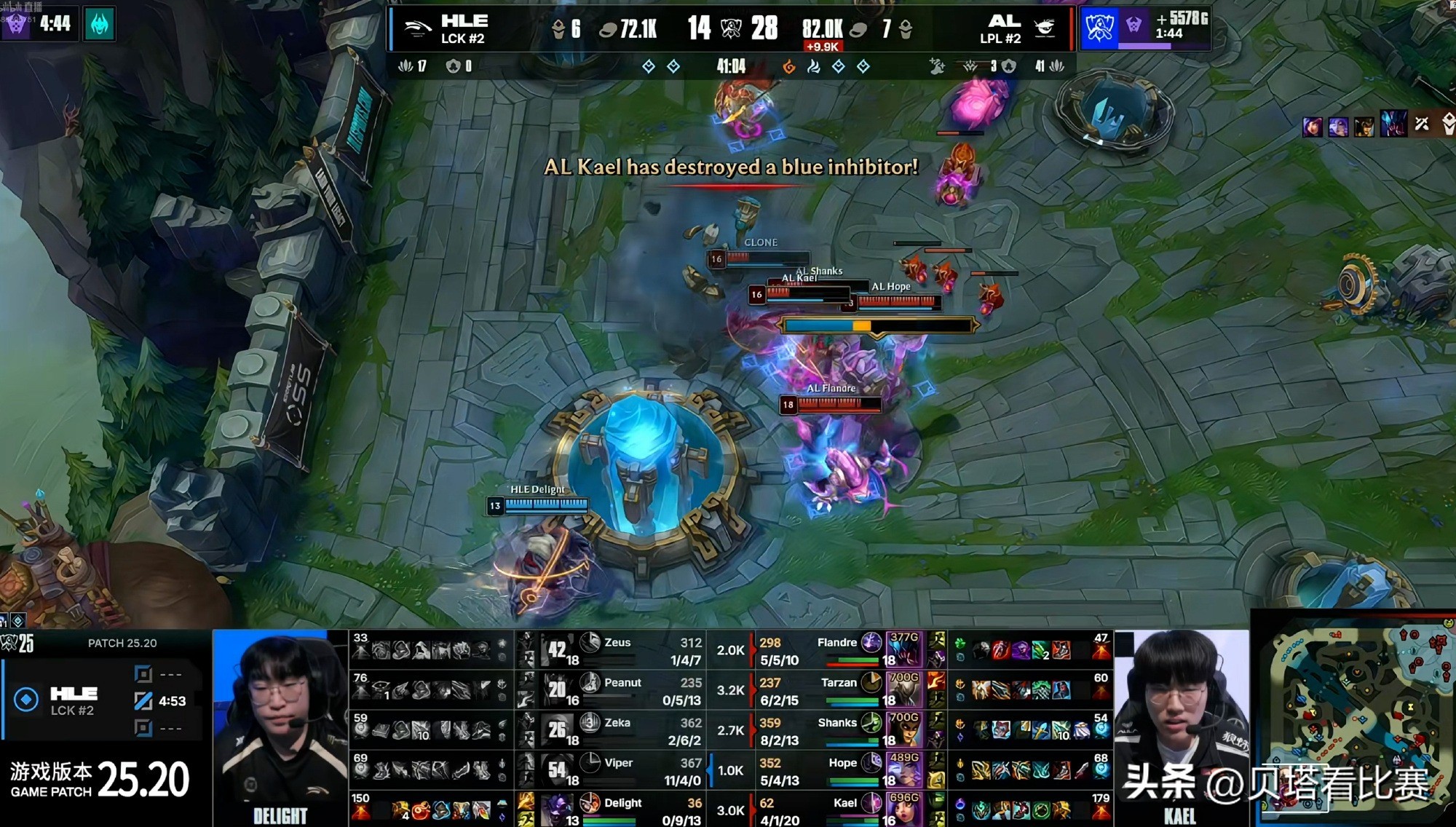This screenshot has height=827, width=1456.
Task: Open the Kael player camera thumbnail
Action: 1181,728
